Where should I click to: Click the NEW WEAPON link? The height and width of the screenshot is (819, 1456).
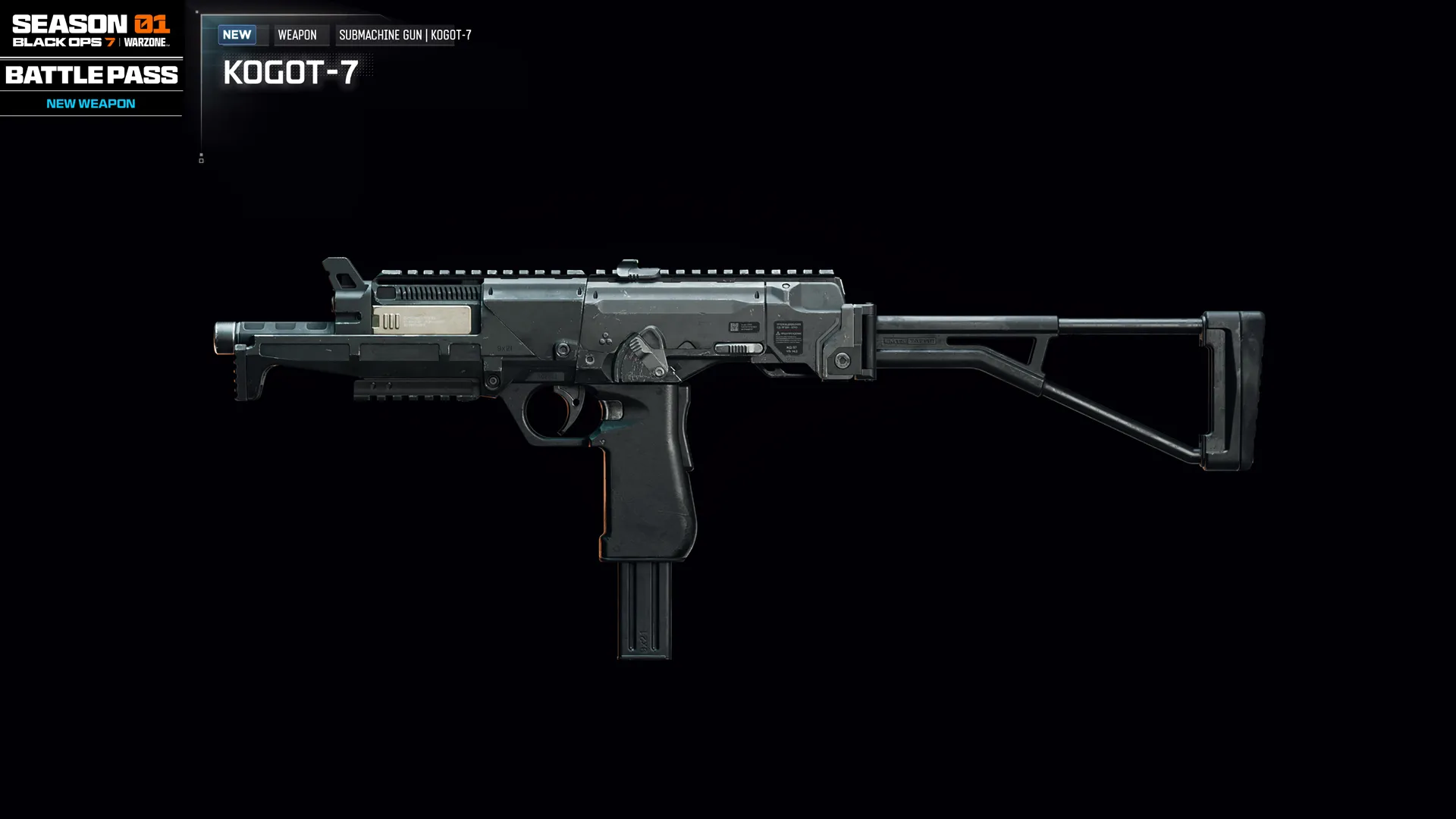point(89,104)
